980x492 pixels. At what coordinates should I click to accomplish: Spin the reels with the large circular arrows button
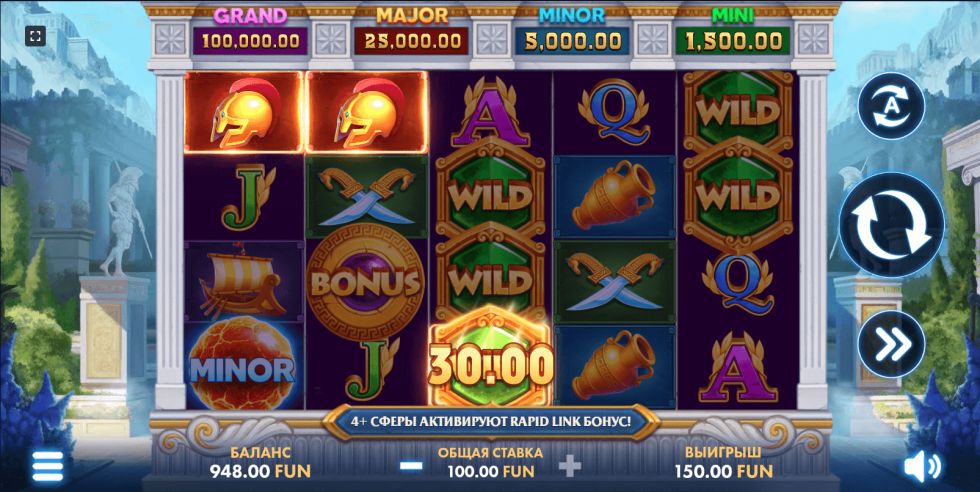(x=891, y=224)
